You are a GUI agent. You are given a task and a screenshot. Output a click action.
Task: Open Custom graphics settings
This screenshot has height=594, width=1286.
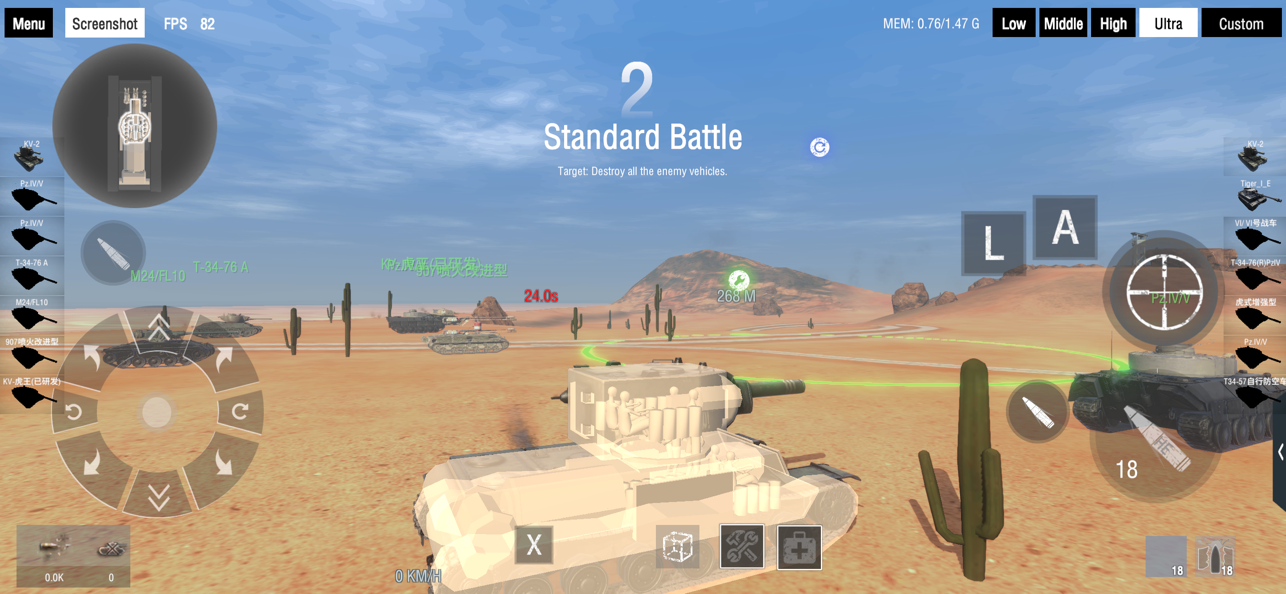(x=1241, y=23)
